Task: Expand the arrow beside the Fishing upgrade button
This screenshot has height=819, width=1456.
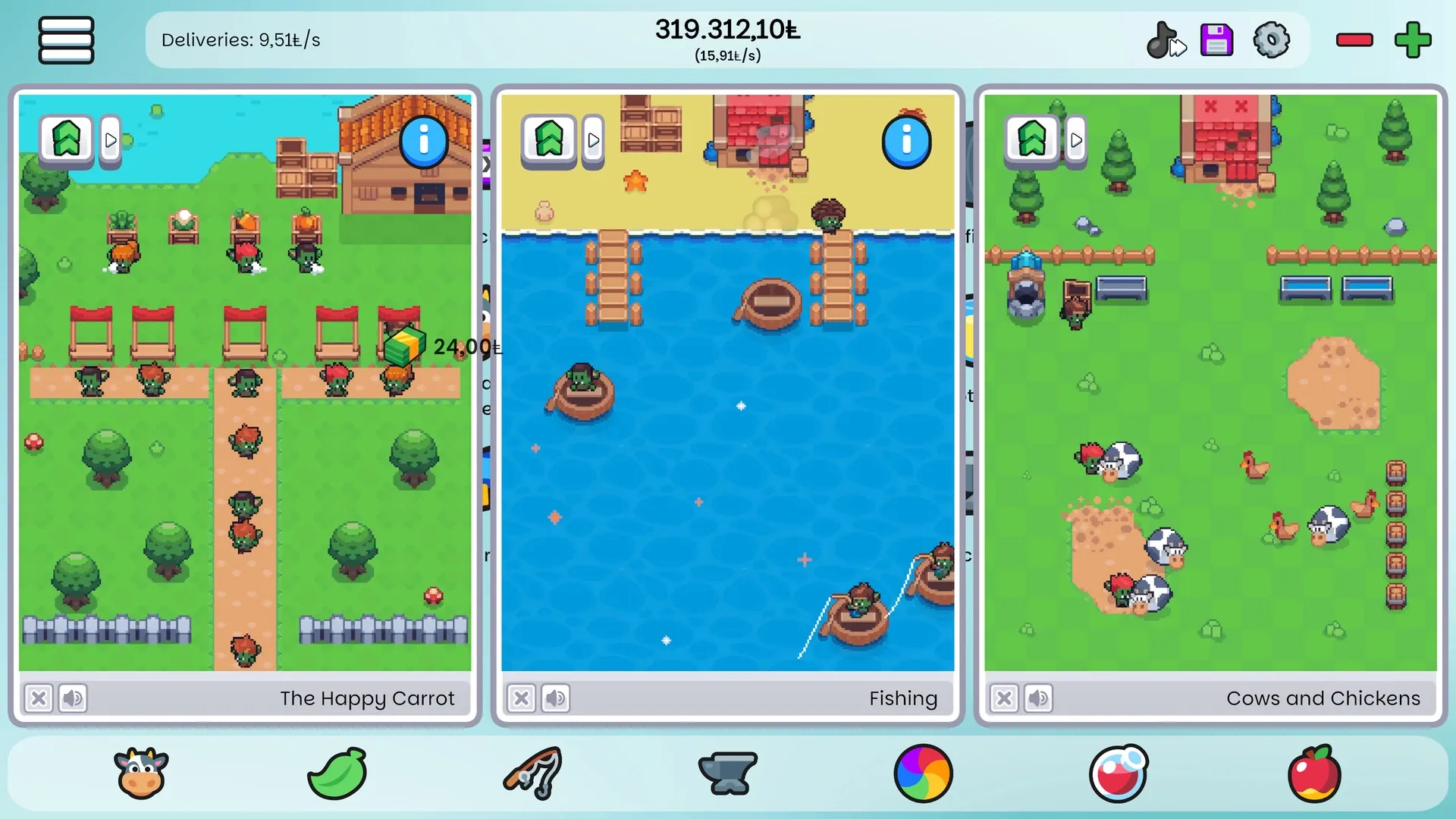Action: (x=592, y=140)
